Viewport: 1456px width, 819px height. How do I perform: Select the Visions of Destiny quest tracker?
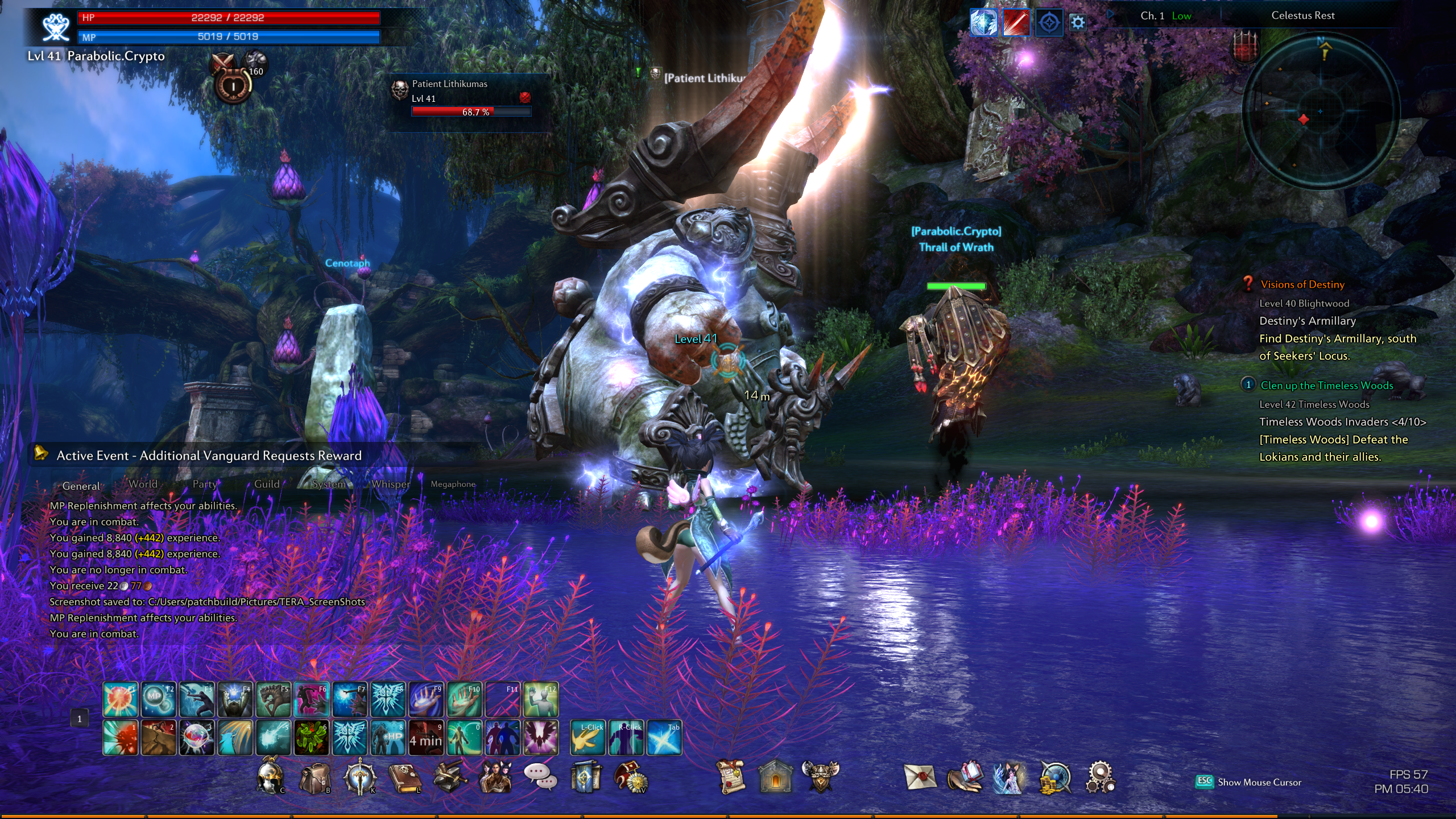point(1302,284)
